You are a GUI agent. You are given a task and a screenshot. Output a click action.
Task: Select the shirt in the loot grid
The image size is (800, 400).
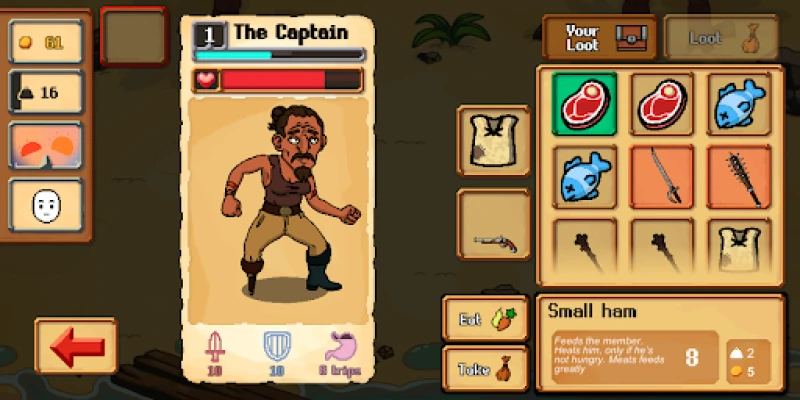(739, 248)
